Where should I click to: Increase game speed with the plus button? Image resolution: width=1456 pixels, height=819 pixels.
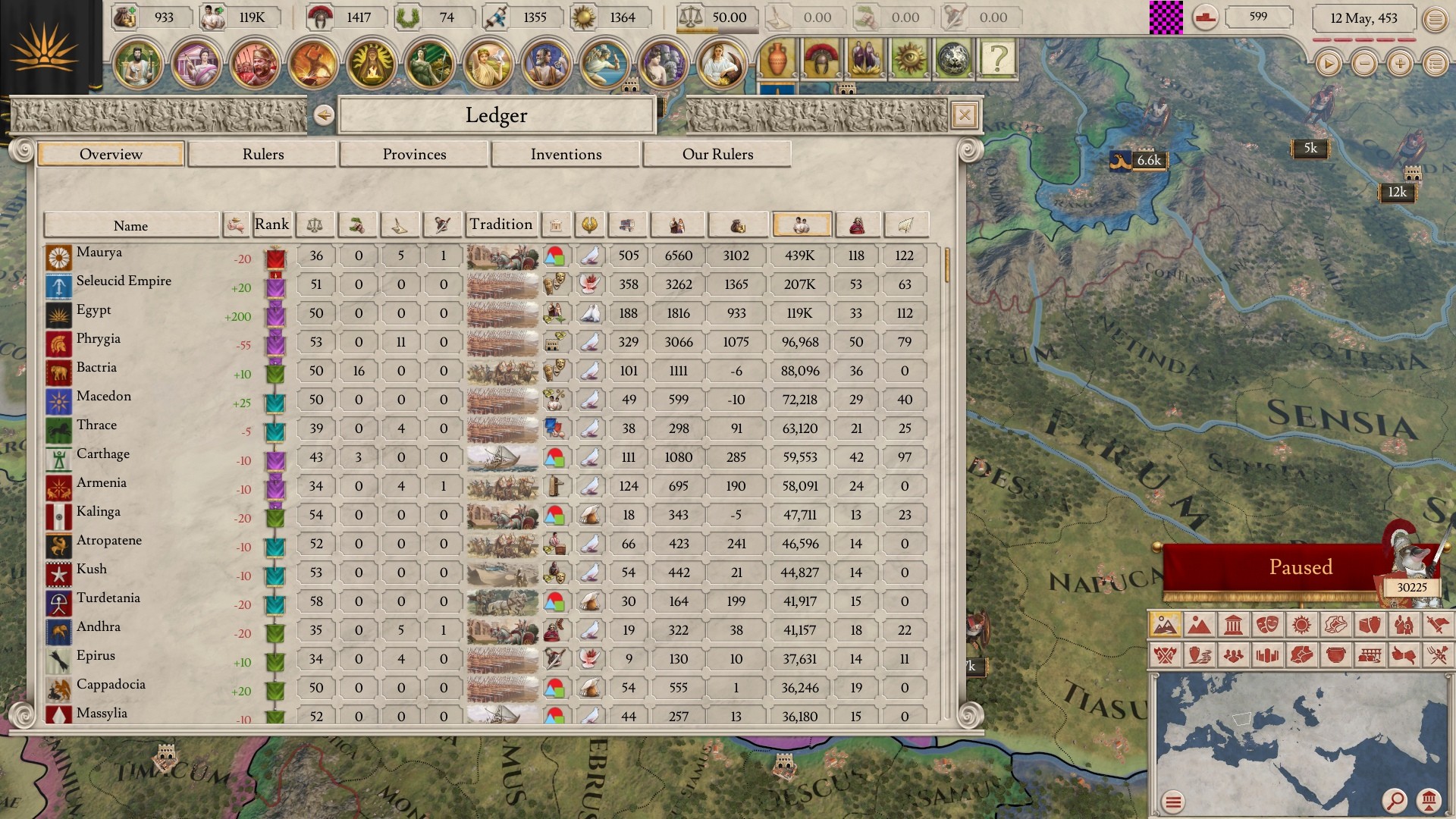pyautogui.click(x=1400, y=64)
